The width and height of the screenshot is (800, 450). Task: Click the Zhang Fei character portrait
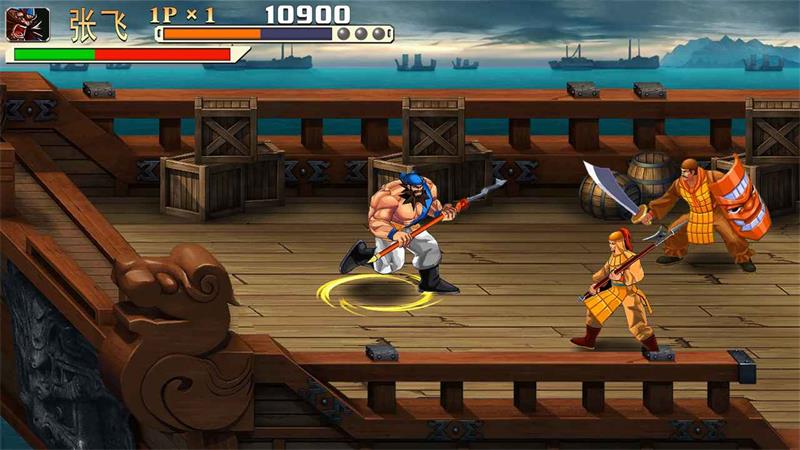click(27, 24)
